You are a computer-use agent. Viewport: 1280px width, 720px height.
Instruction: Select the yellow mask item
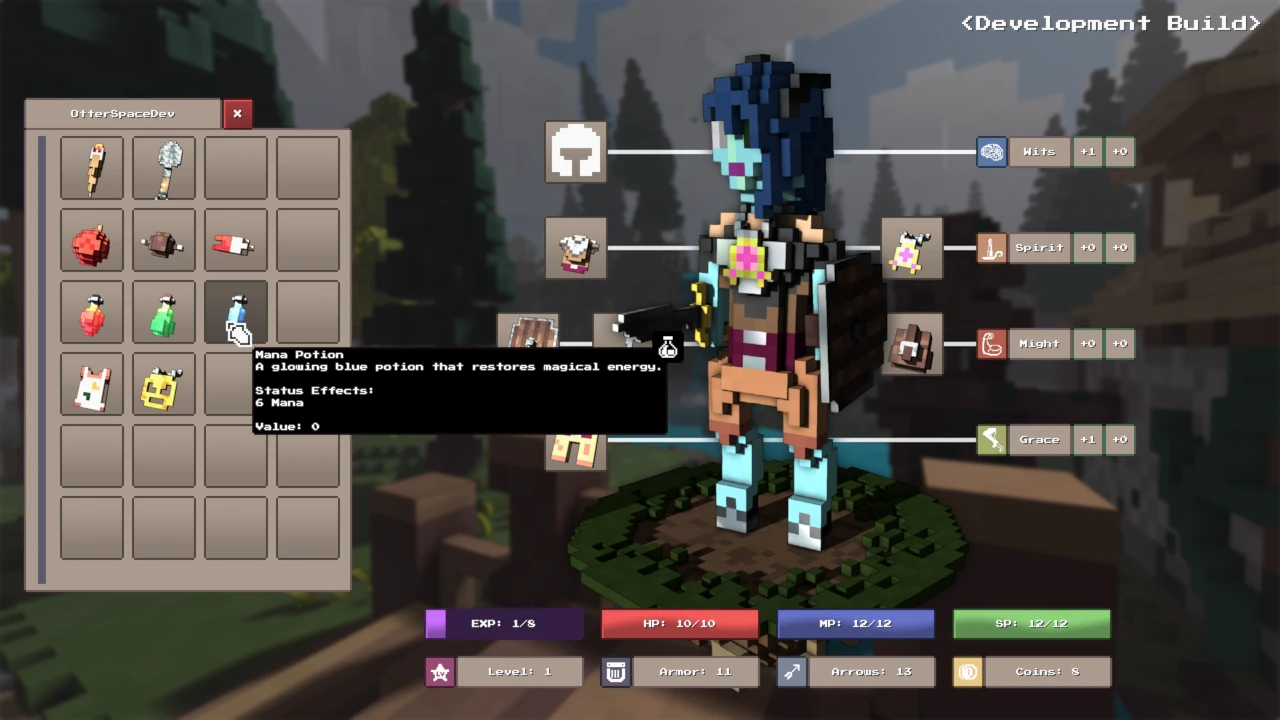click(163, 384)
